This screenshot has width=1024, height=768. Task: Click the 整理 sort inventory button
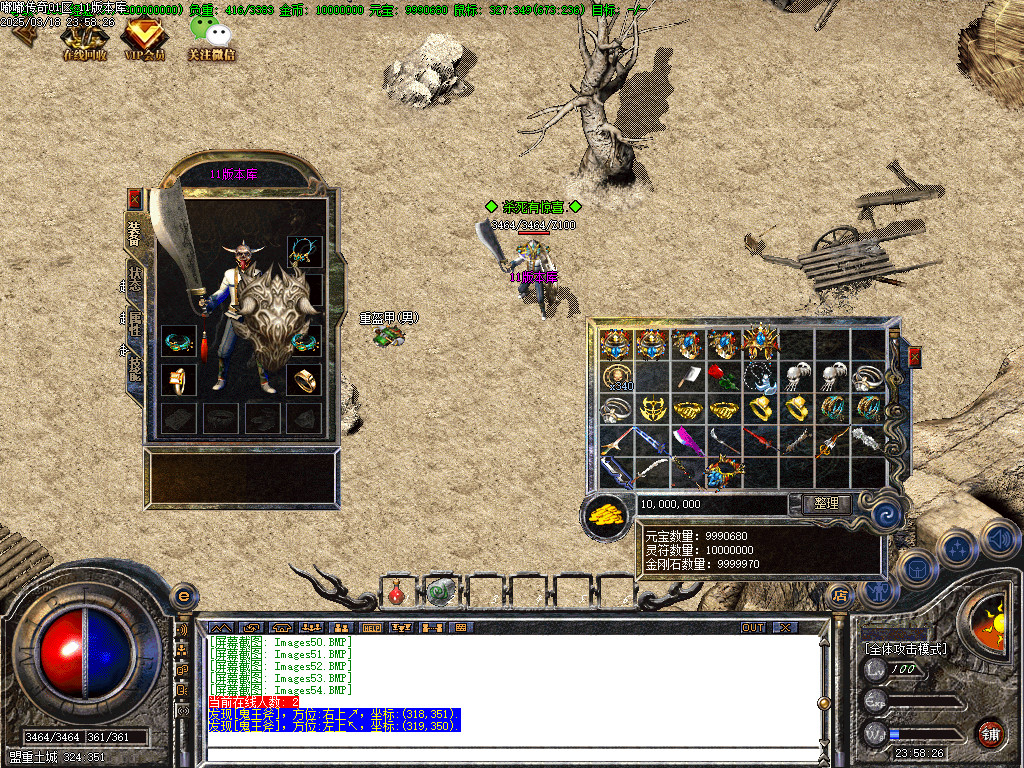click(x=826, y=504)
